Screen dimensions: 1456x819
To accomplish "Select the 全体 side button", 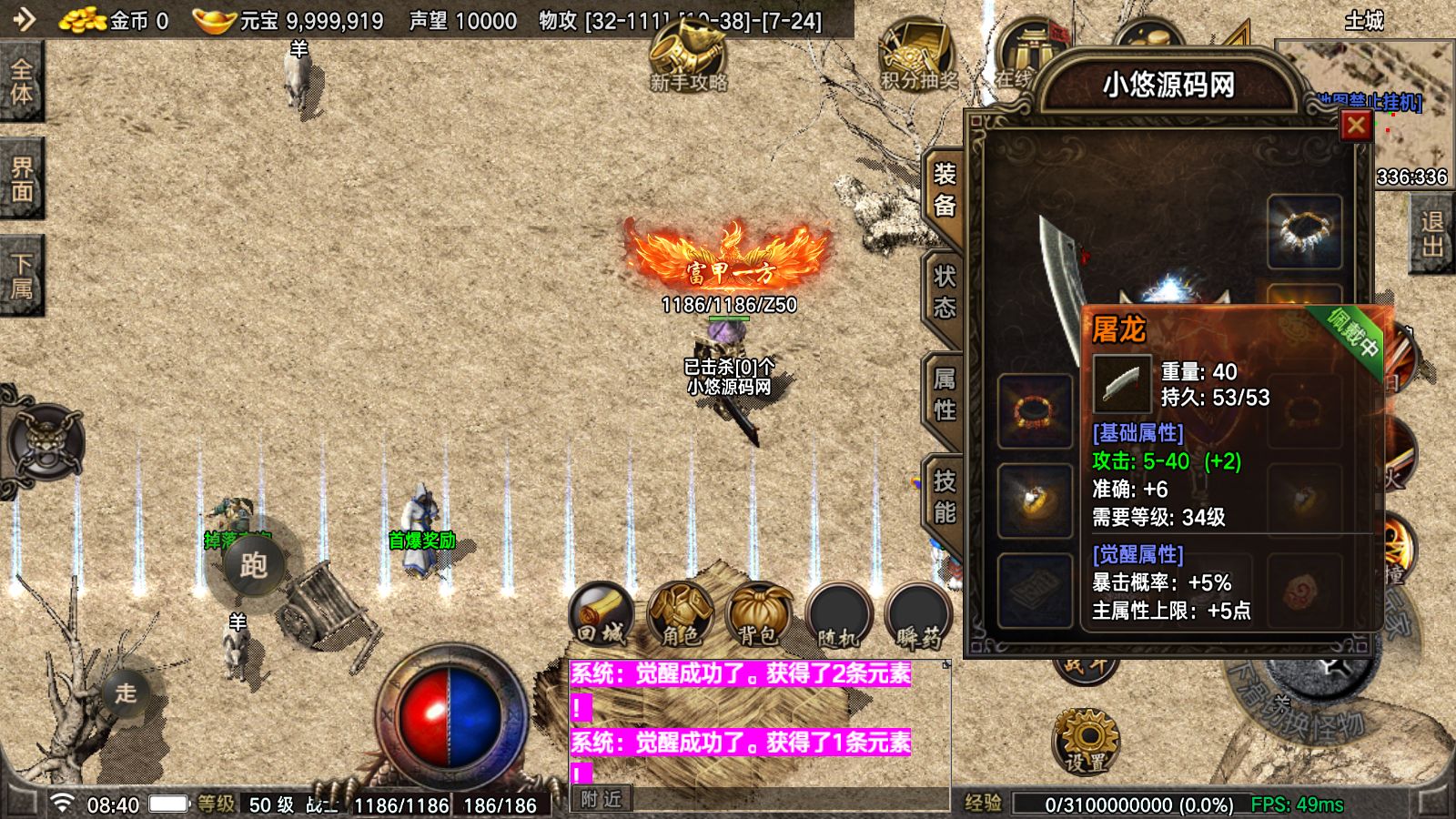I will point(21,82).
